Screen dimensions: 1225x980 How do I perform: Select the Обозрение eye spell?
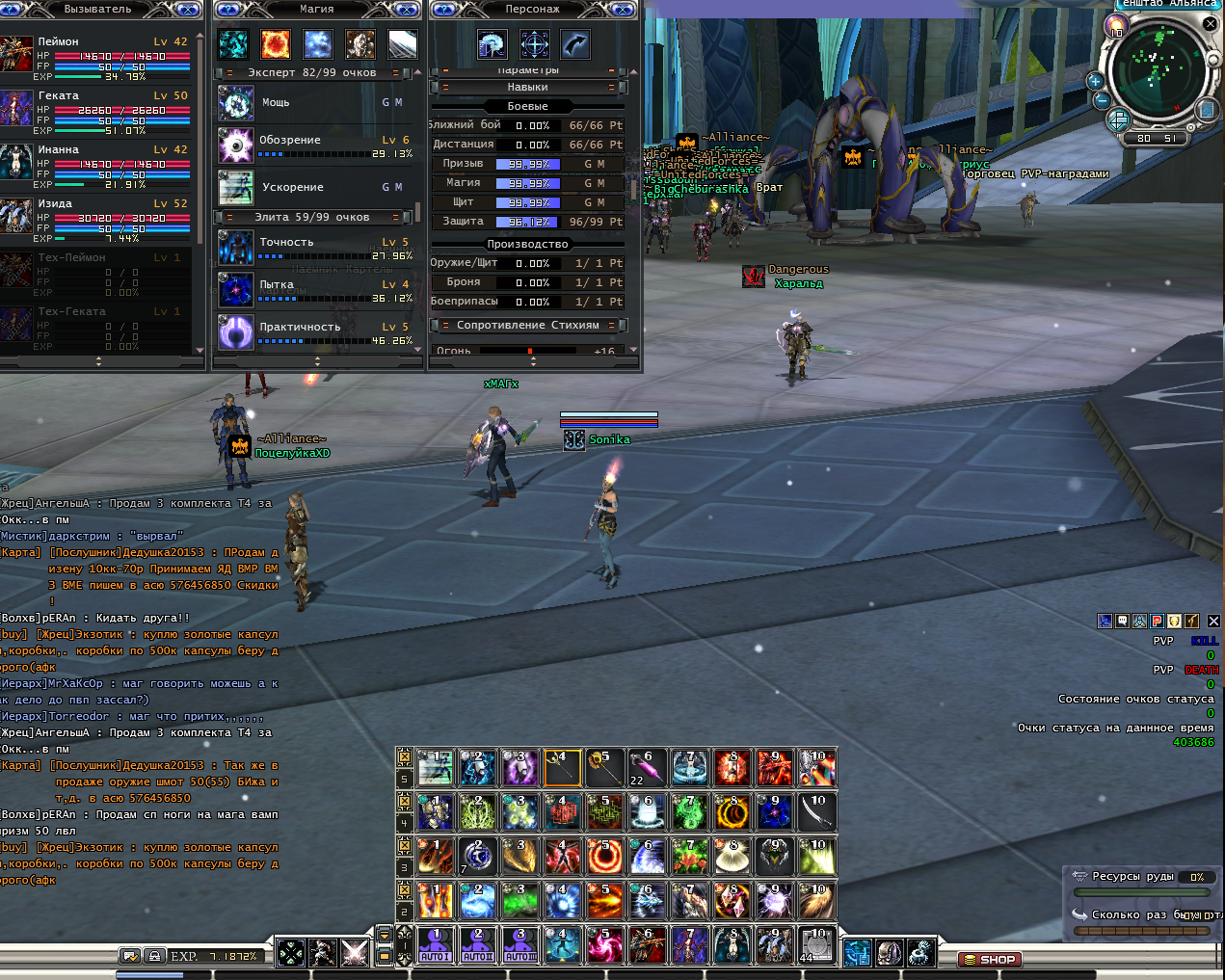(x=236, y=146)
